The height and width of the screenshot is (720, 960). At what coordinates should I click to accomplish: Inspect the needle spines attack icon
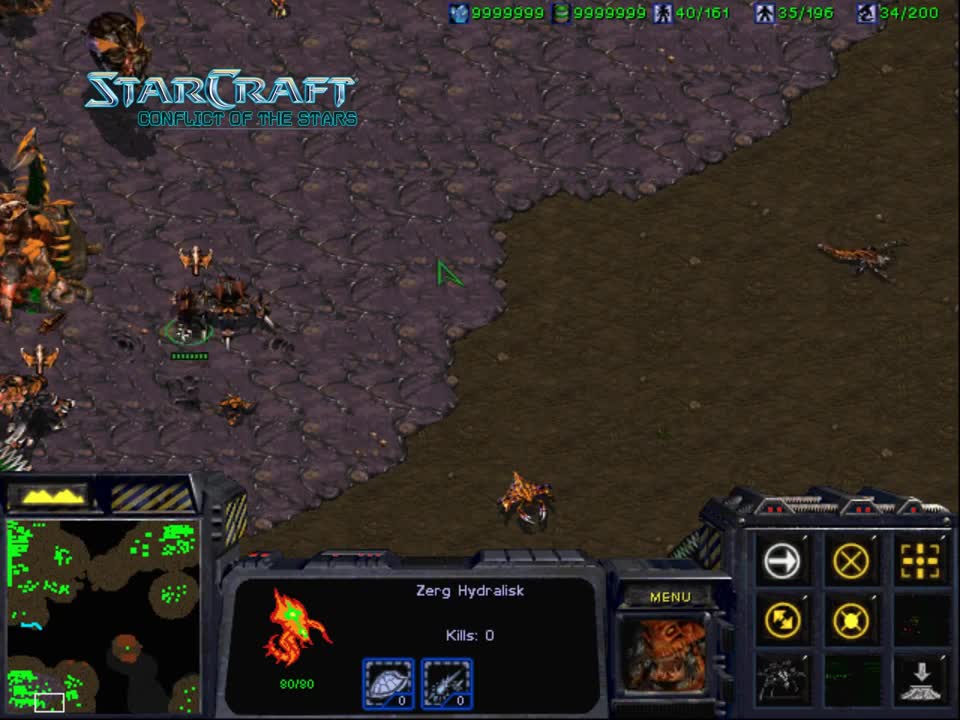tap(447, 683)
